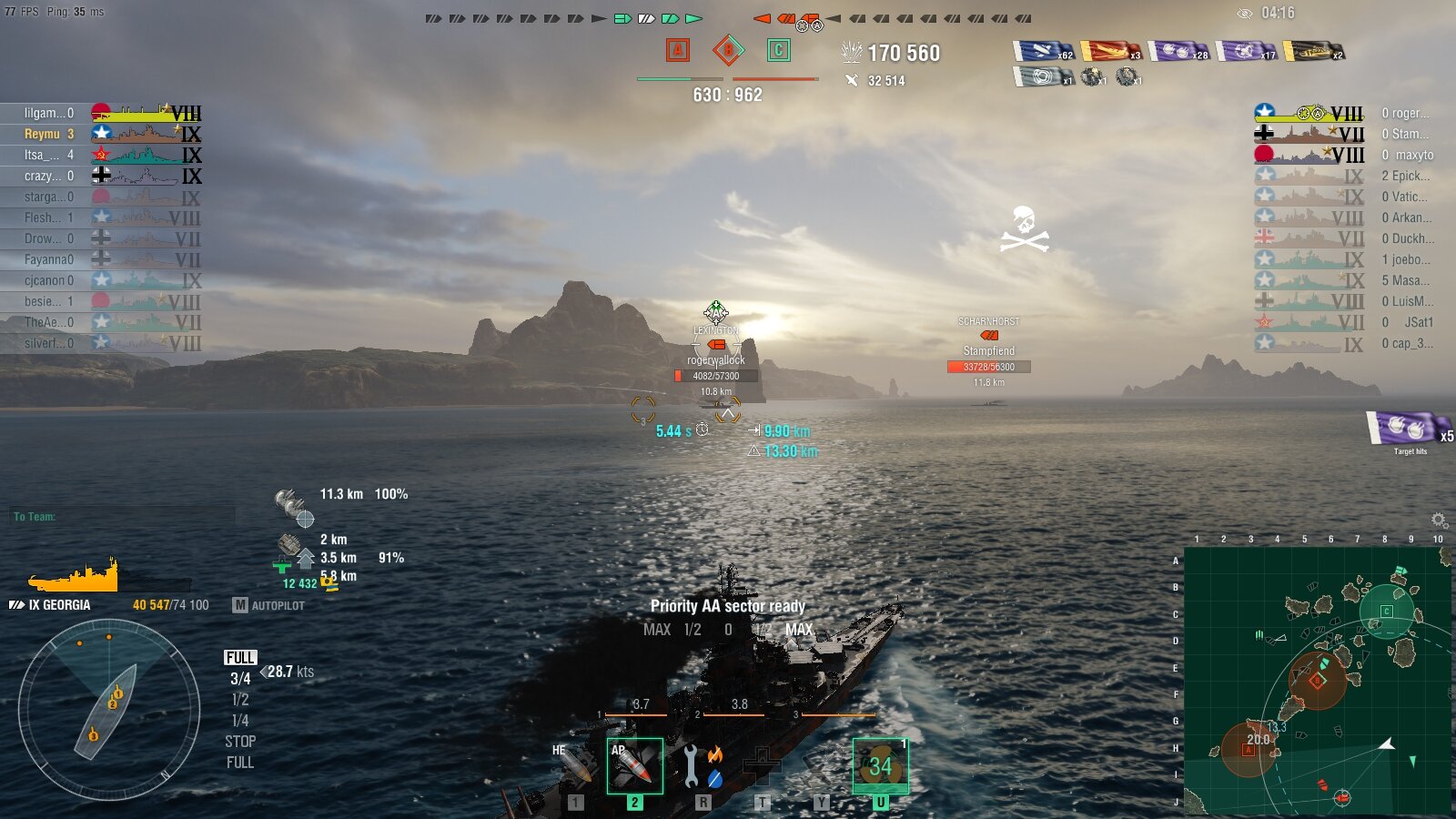The width and height of the screenshot is (1456, 819).
Task: Select the AP shell slot
Action: 634,765
